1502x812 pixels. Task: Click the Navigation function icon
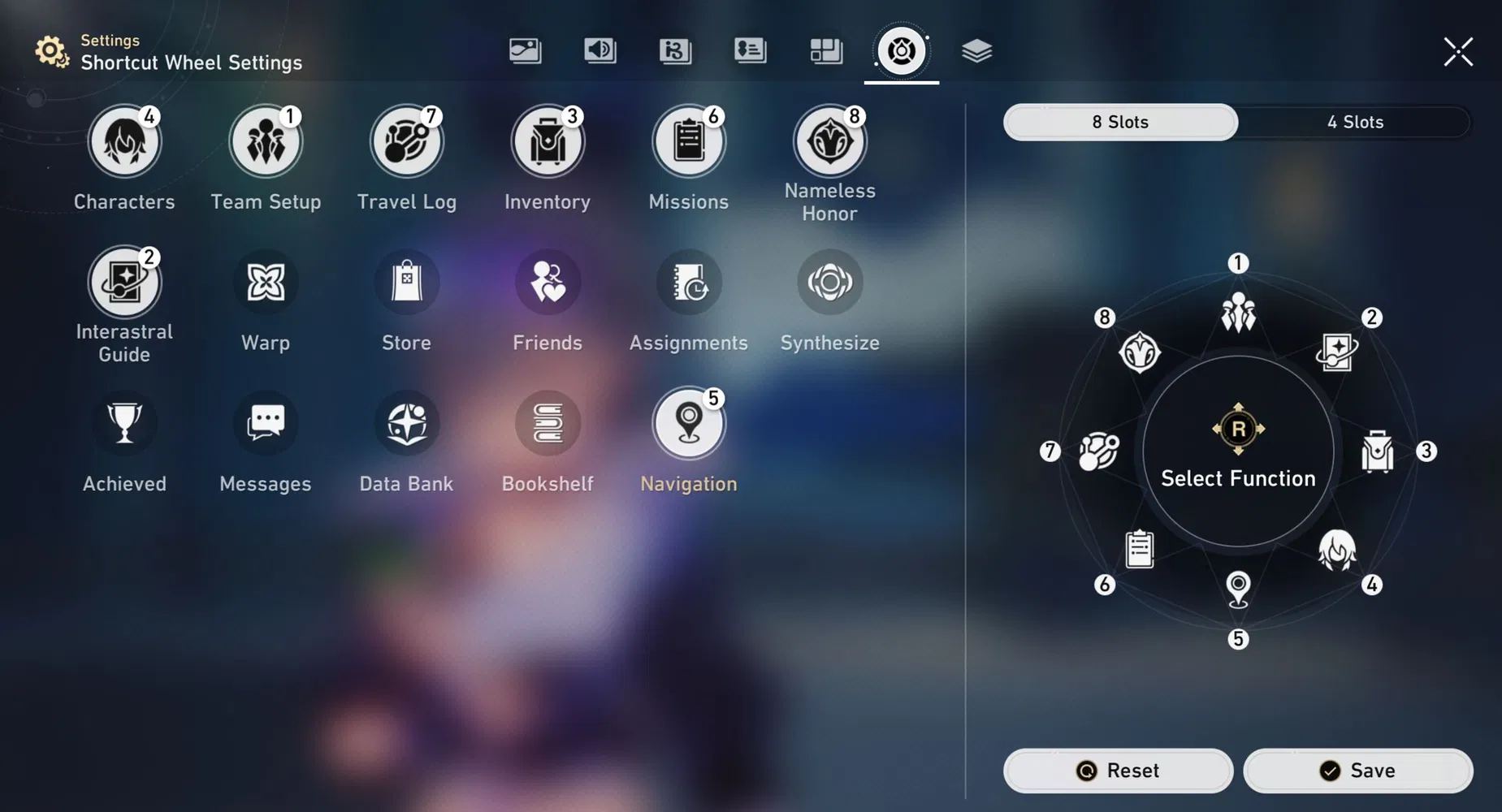(x=688, y=422)
